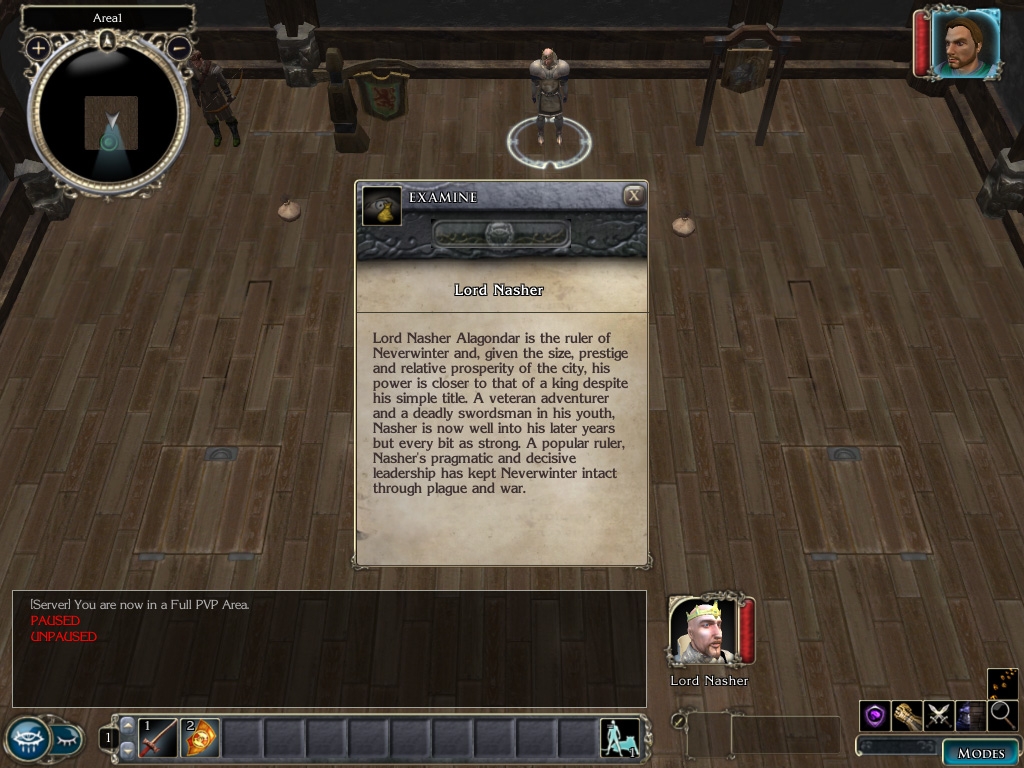Click the closed eye button
This screenshot has width=1024, height=768.
(x=66, y=740)
